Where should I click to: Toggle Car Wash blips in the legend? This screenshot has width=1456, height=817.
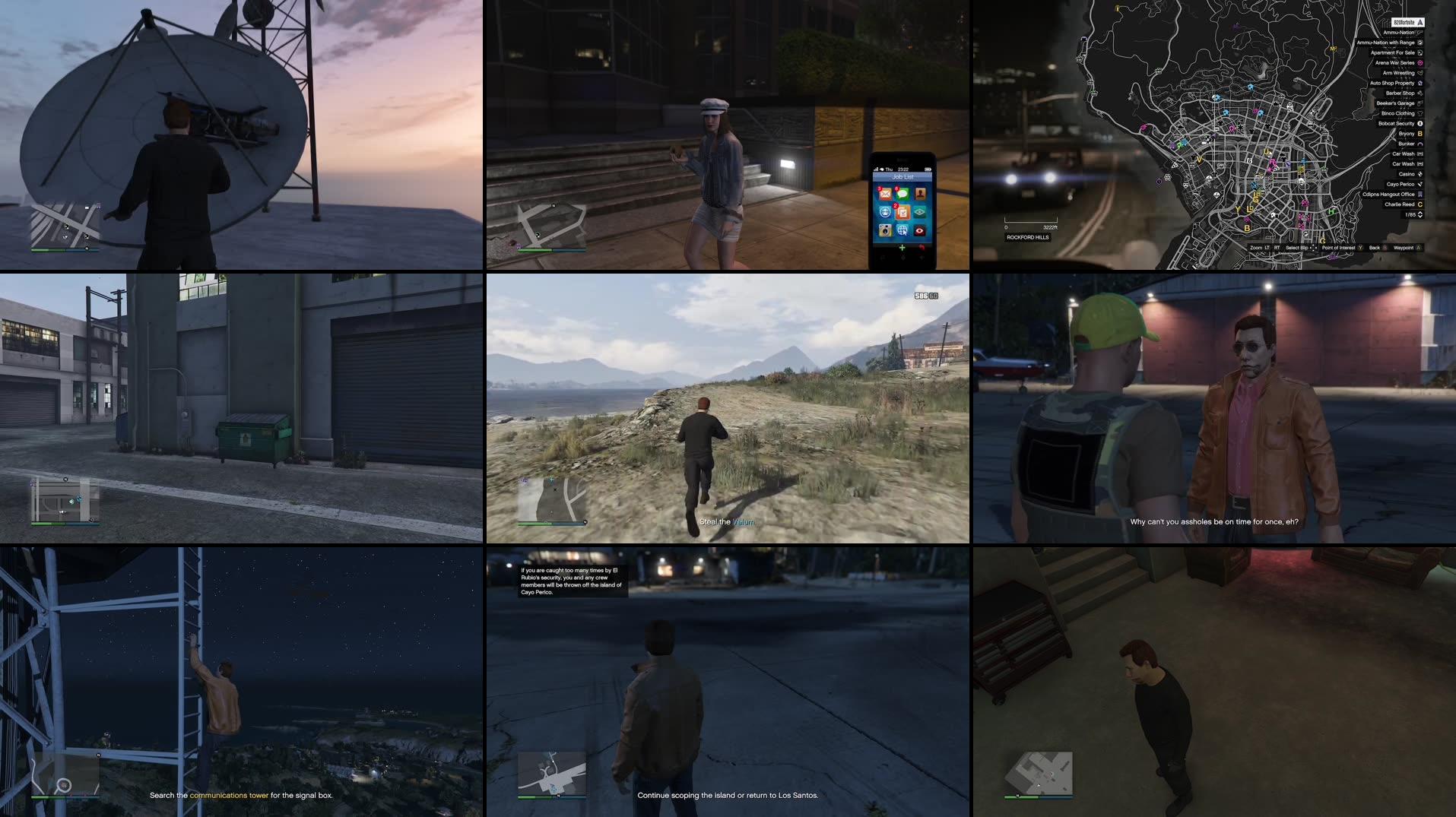click(x=1403, y=154)
